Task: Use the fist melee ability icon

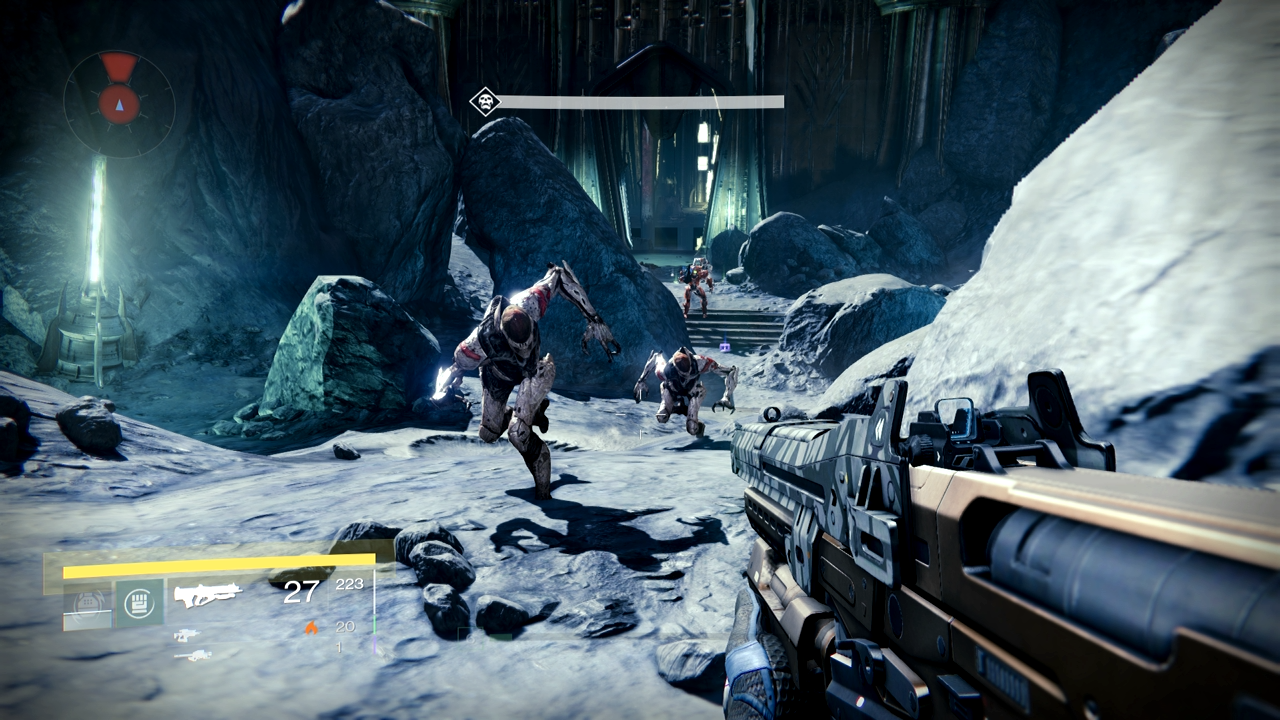Action: pyautogui.click(x=138, y=603)
